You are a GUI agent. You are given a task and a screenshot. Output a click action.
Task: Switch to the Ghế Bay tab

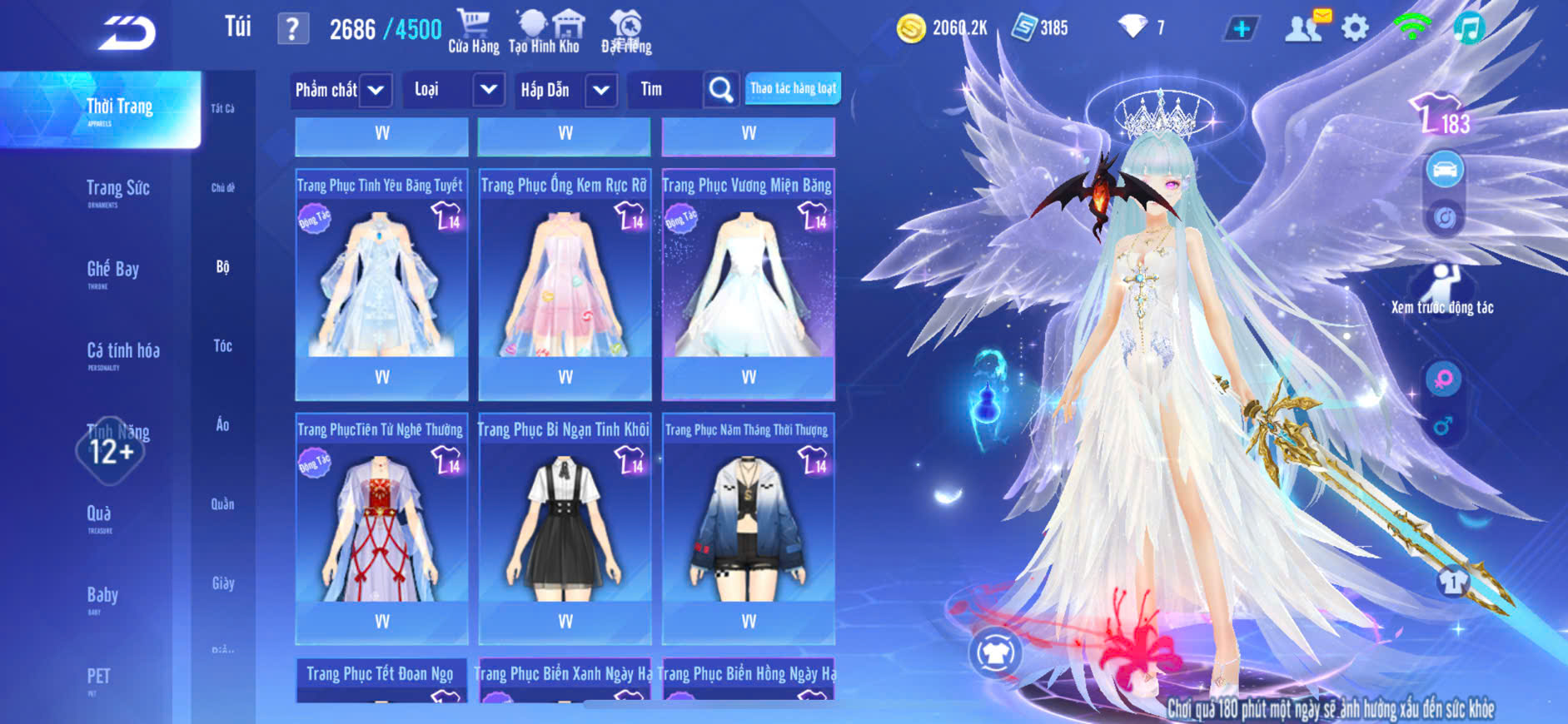pyautogui.click(x=112, y=270)
